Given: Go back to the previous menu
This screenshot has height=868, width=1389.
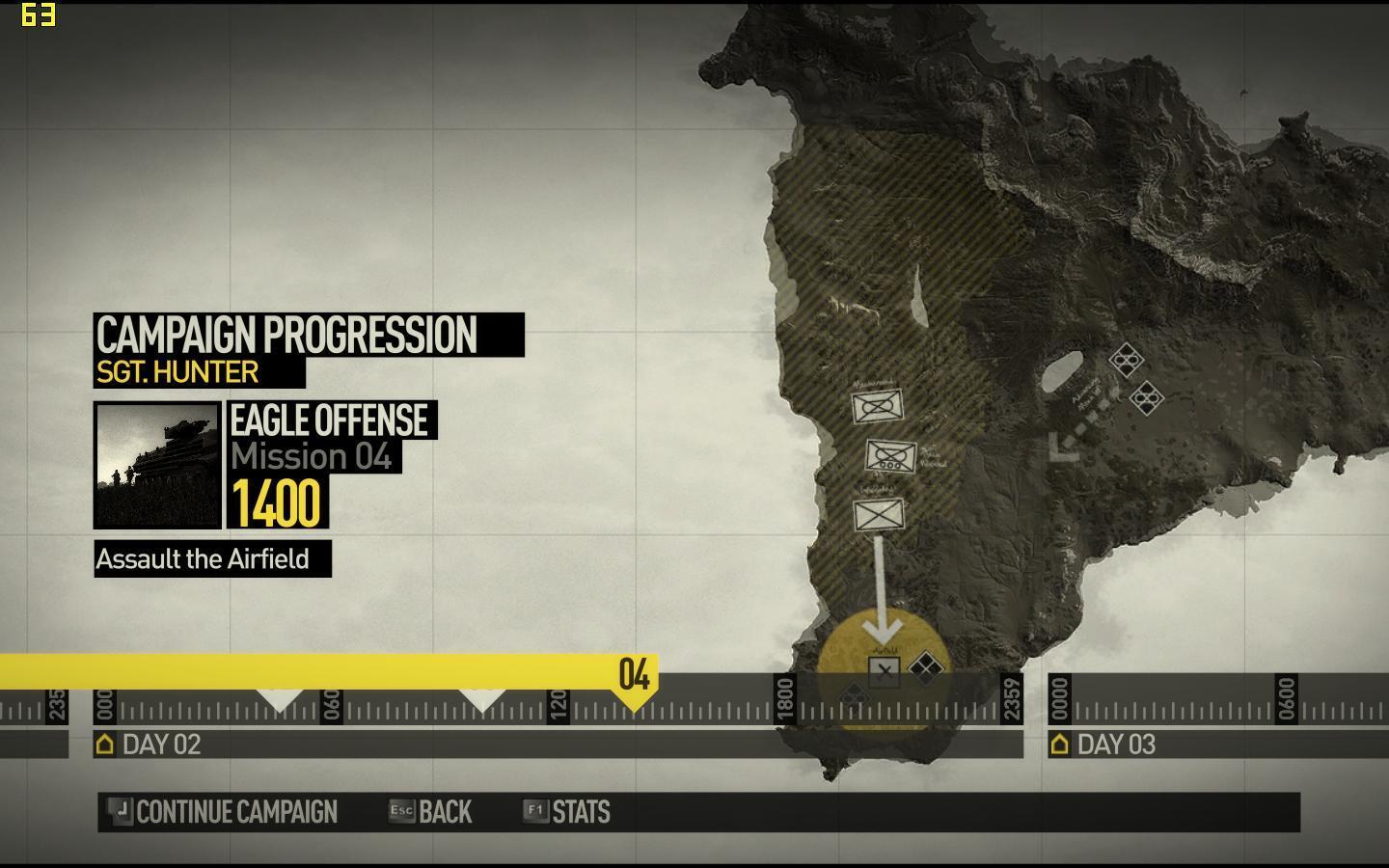Looking at the screenshot, I should point(431,812).
